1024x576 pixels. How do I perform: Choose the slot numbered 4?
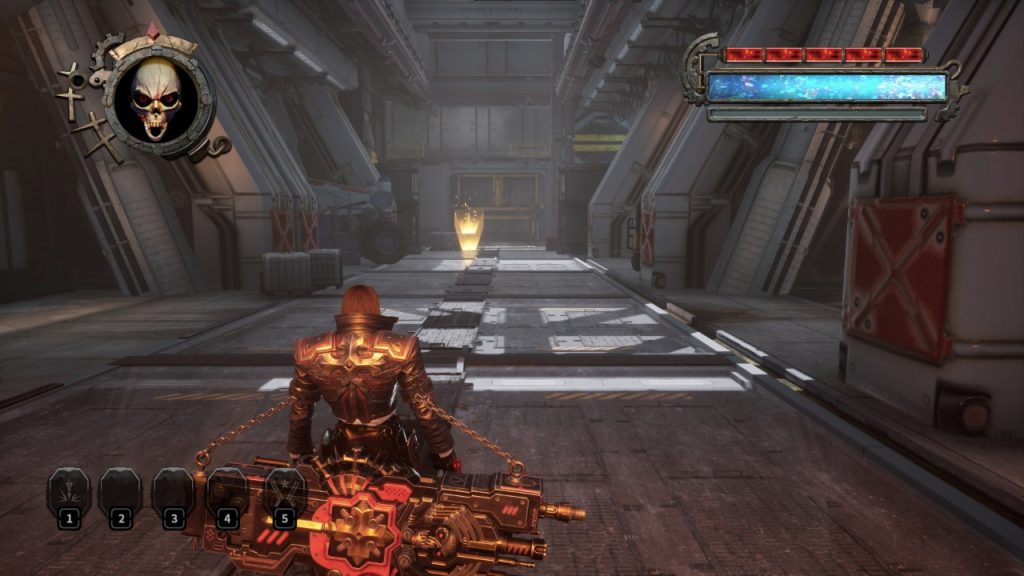point(227,493)
